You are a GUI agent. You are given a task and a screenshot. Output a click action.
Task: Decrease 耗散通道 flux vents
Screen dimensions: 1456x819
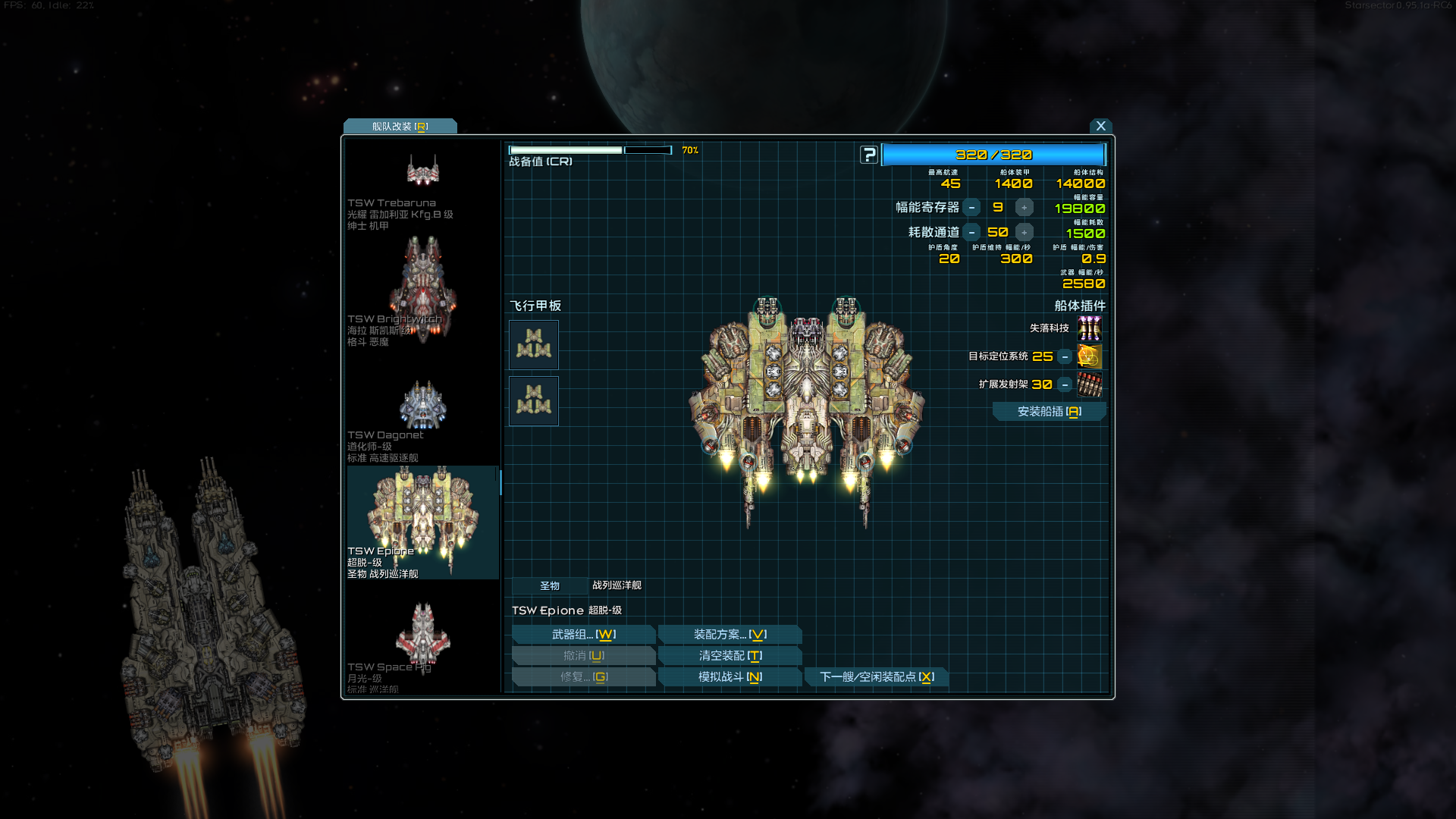click(971, 232)
